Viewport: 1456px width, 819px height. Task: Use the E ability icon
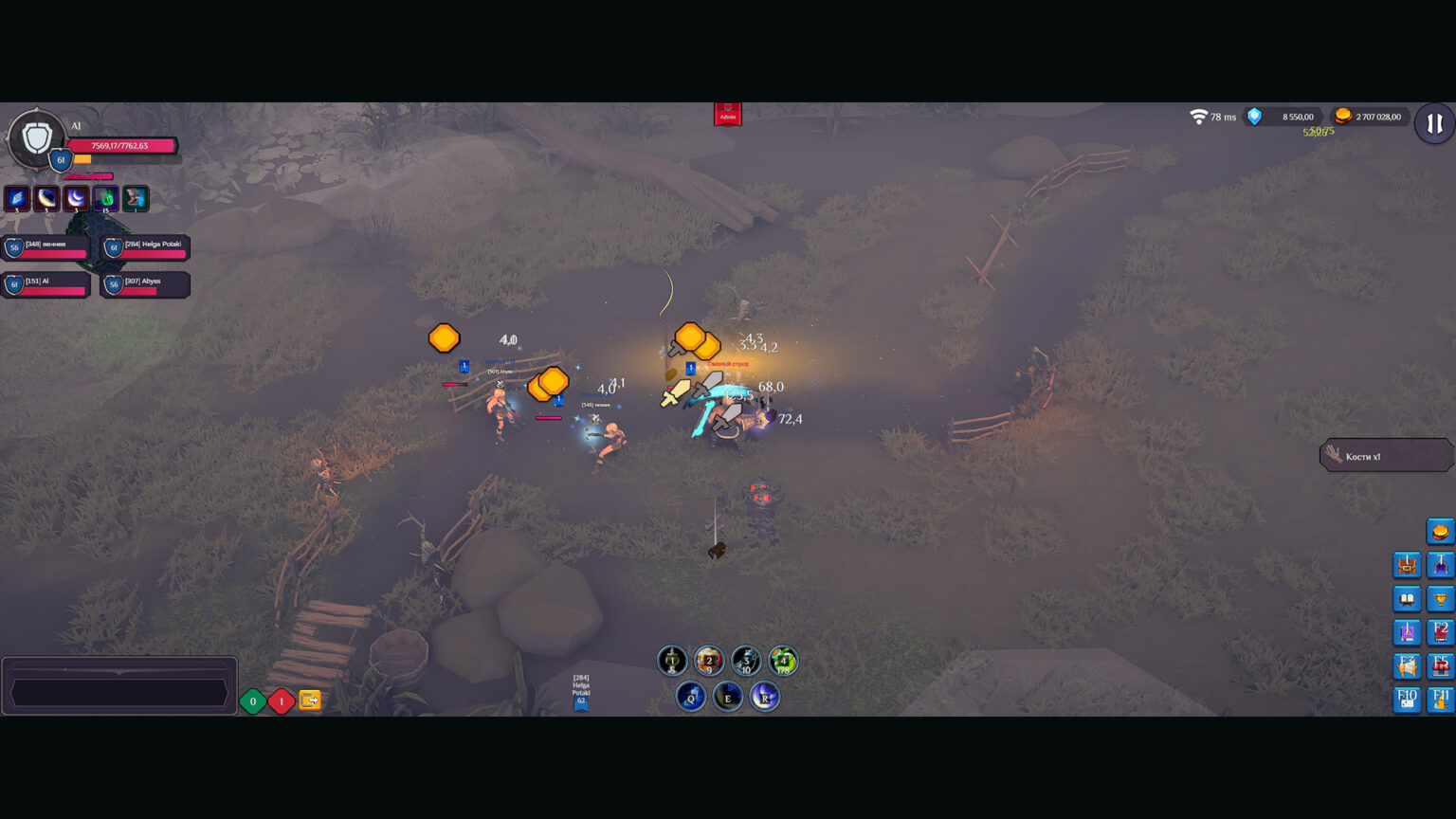click(x=728, y=698)
